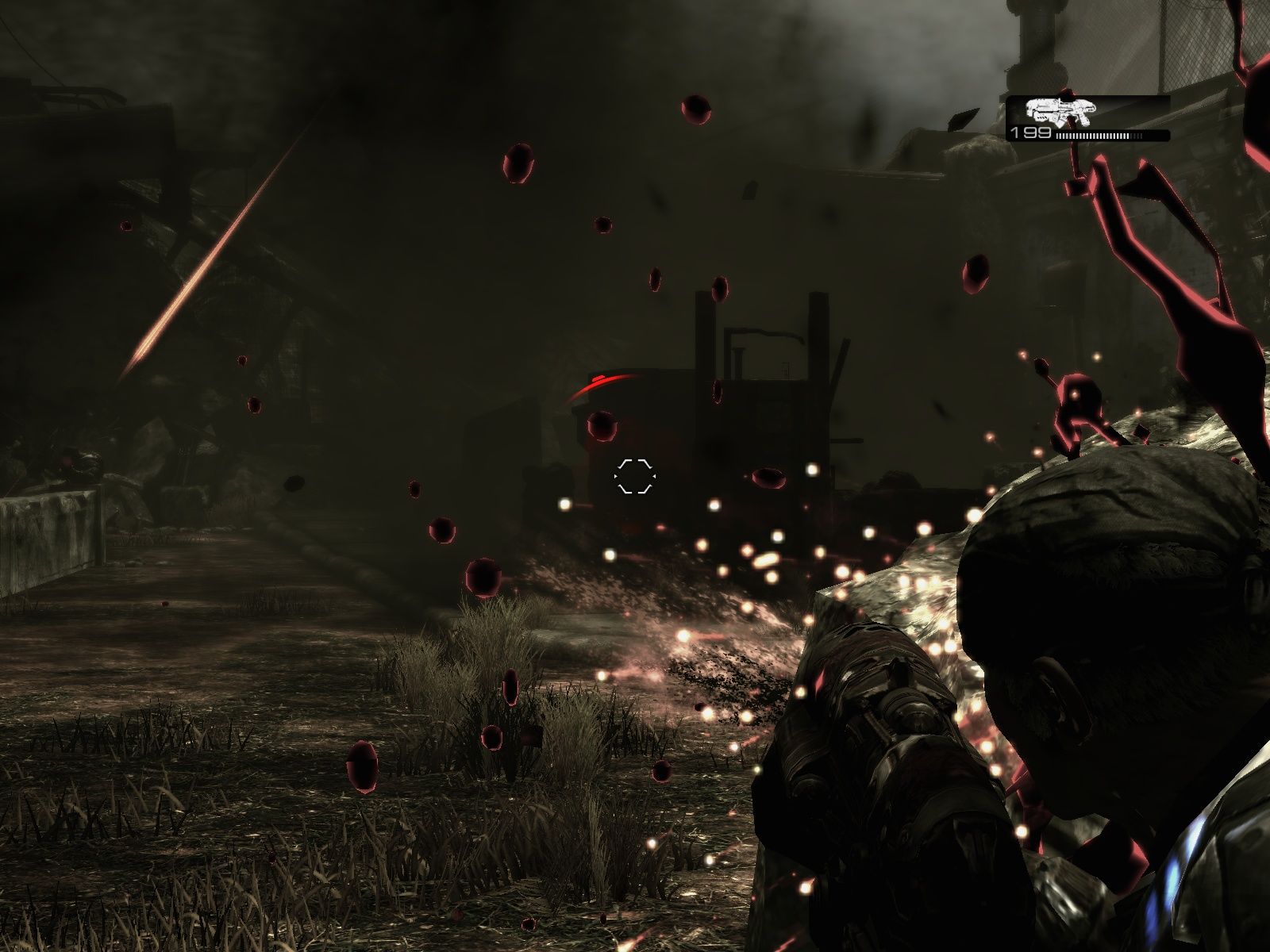
Task: Click the Lancer rifle weapon icon
Action: pyautogui.click(x=1060, y=111)
